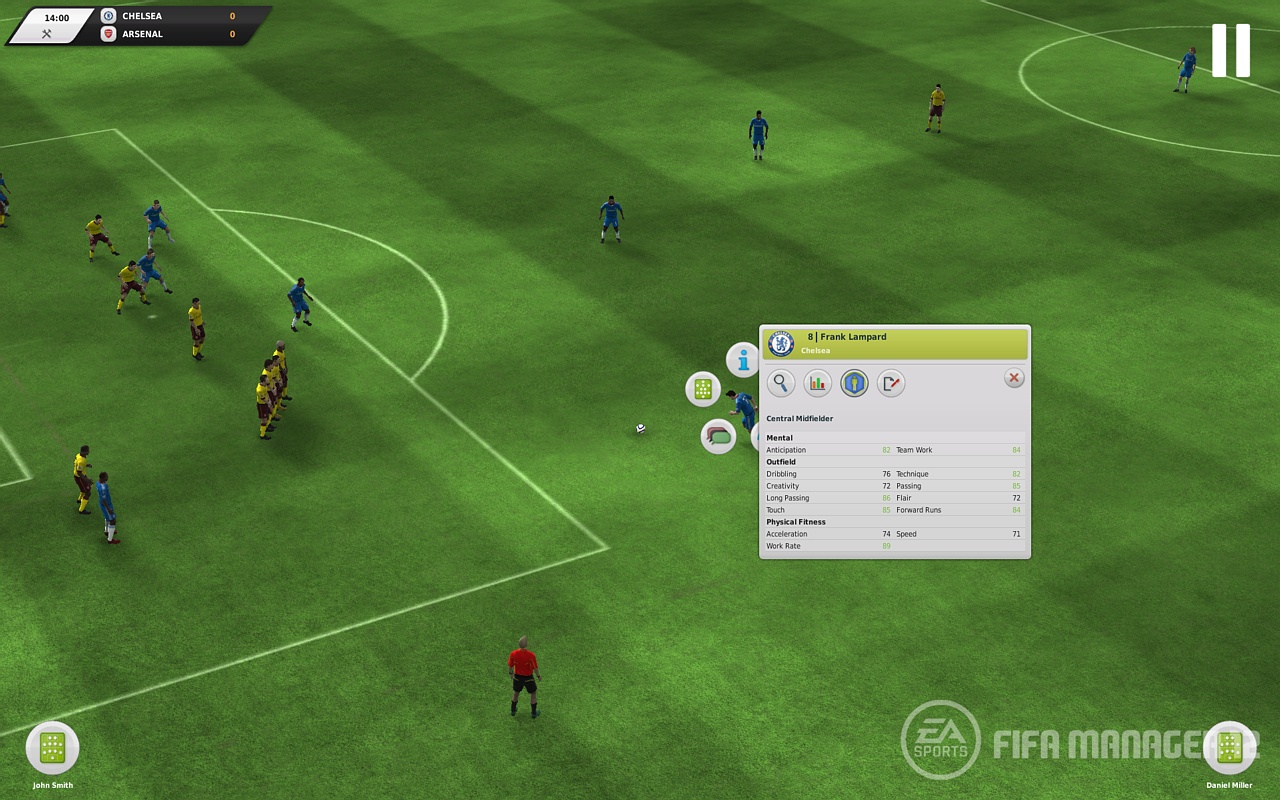Click the Mental section header

pyautogui.click(x=778, y=438)
